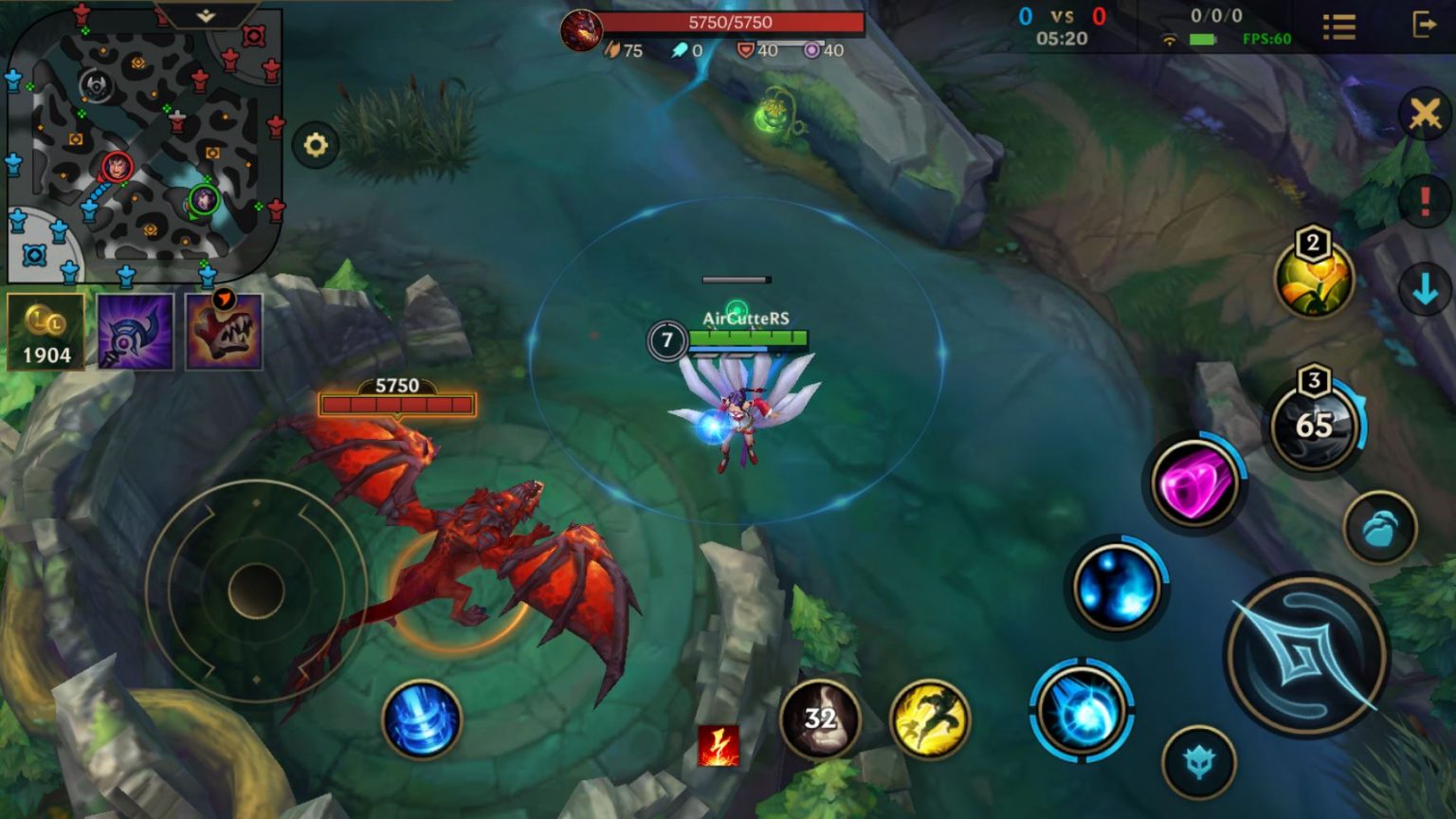The width and height of the screenshot is (1456, 819).
Task: Tap the large basic attack button
Action: click(x=1307, y=655)
